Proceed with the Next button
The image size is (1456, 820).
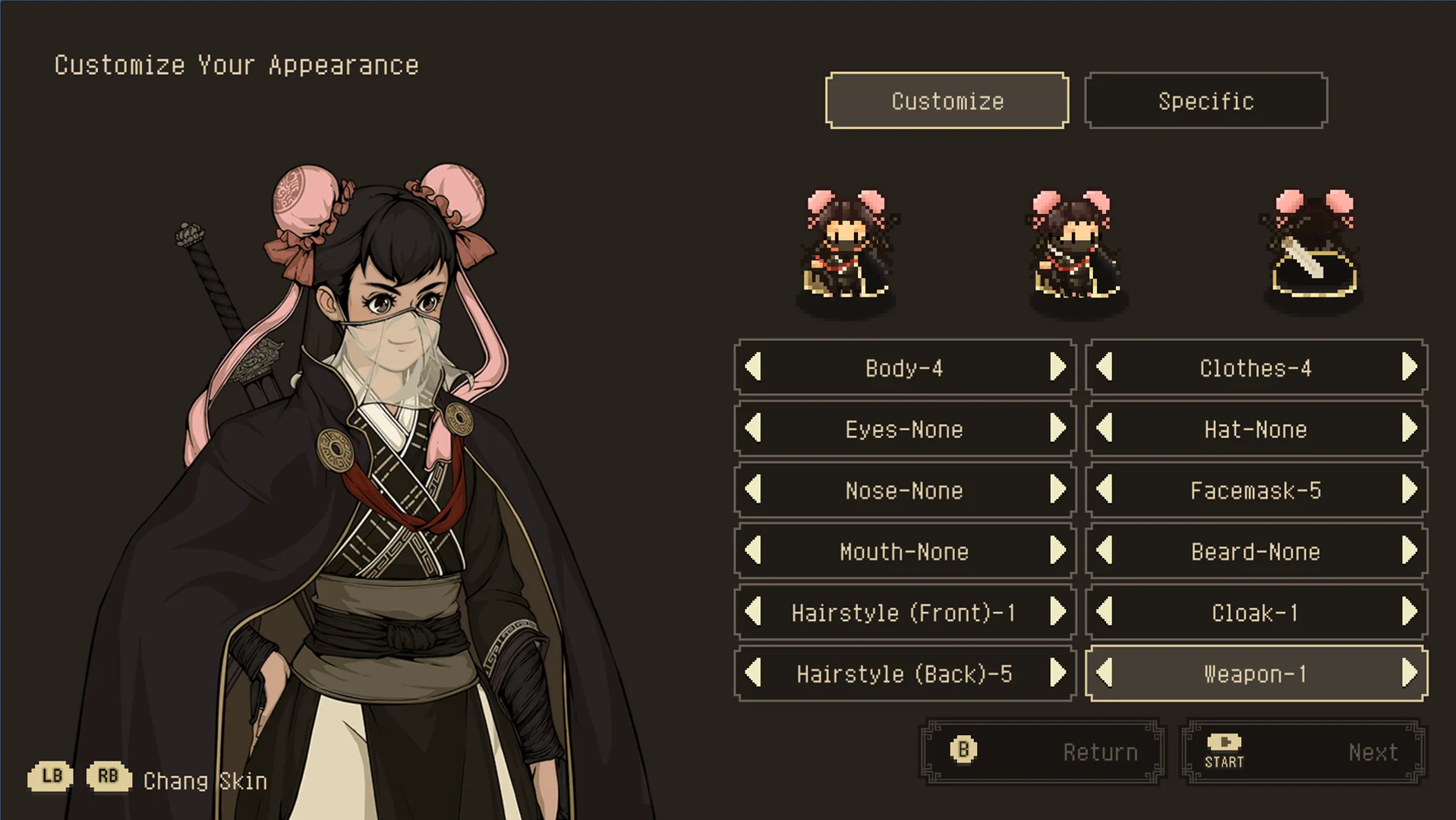(x=1303, y=752)
